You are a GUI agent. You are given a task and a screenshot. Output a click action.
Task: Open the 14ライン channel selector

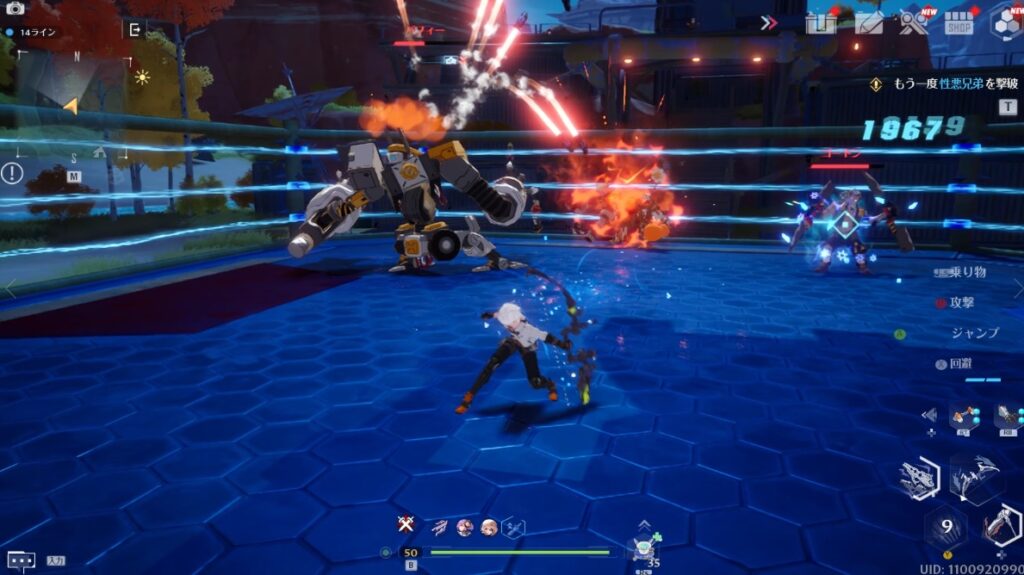click(33, 32)
